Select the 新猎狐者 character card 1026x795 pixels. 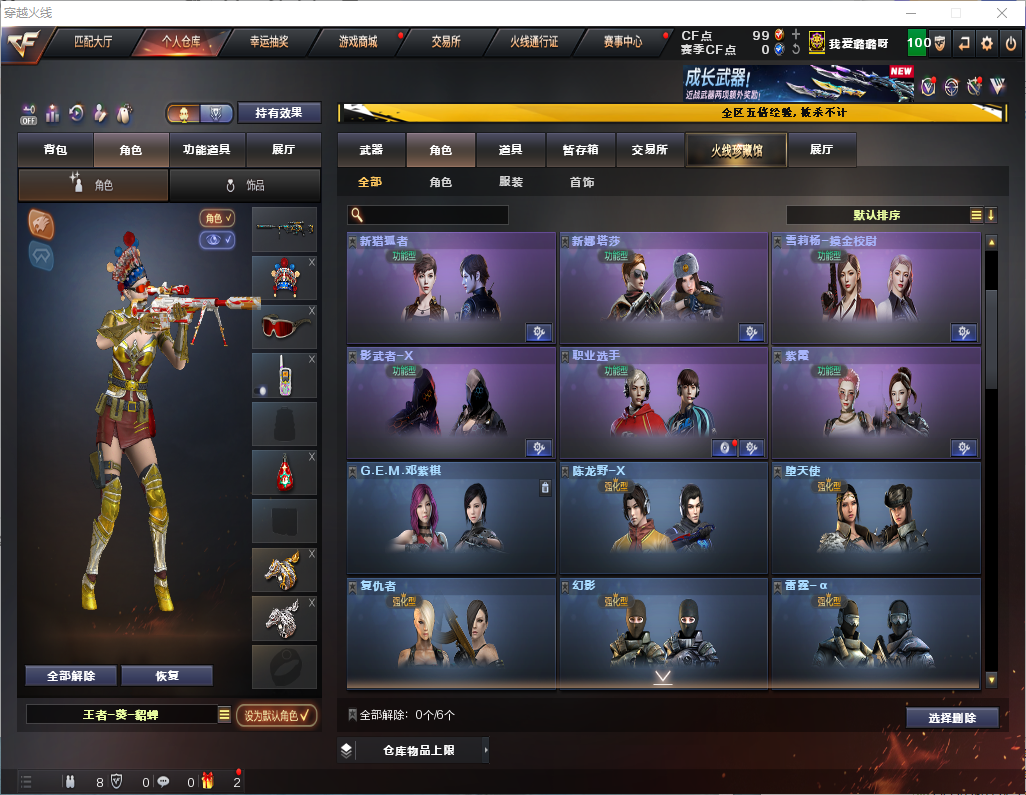[x=451, y=290]
